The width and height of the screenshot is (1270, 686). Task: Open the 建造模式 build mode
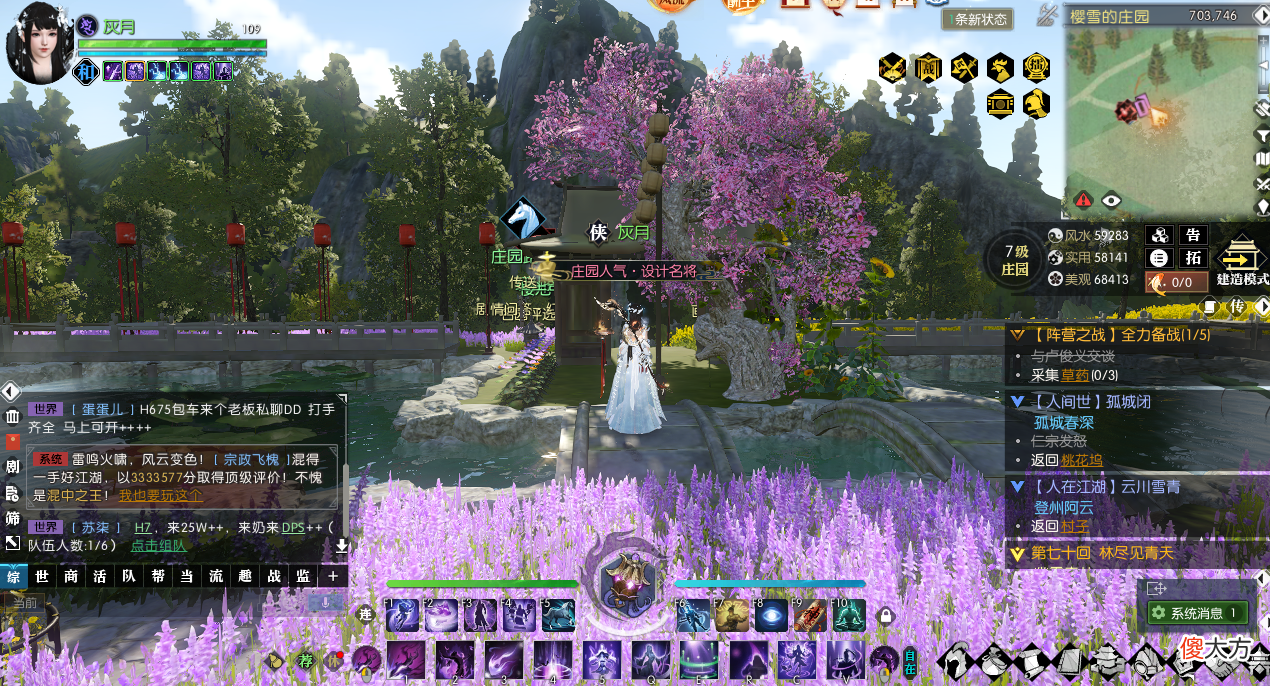[x=1242, y=261]
